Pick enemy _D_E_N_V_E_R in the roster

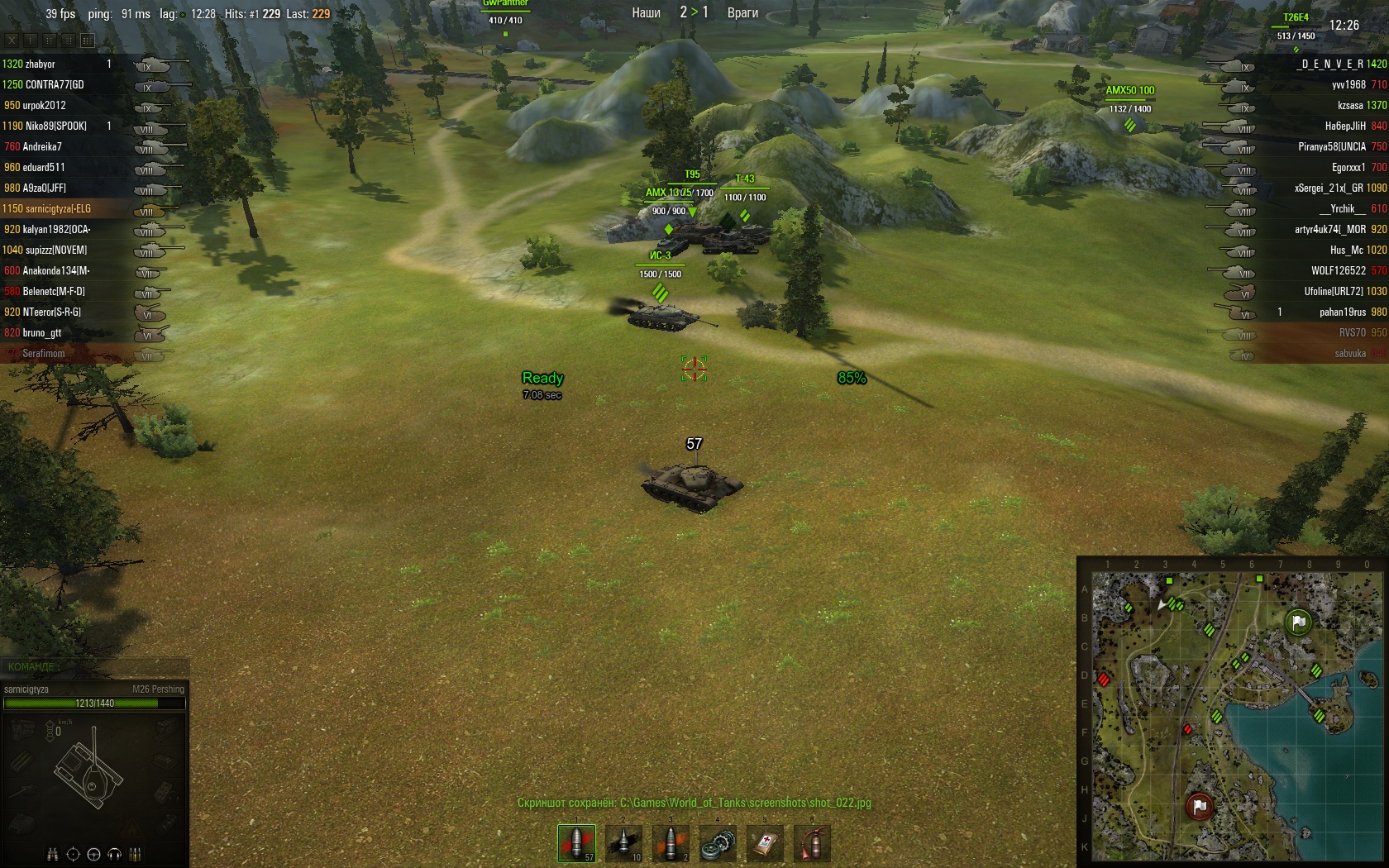(x=1331, y=64)
